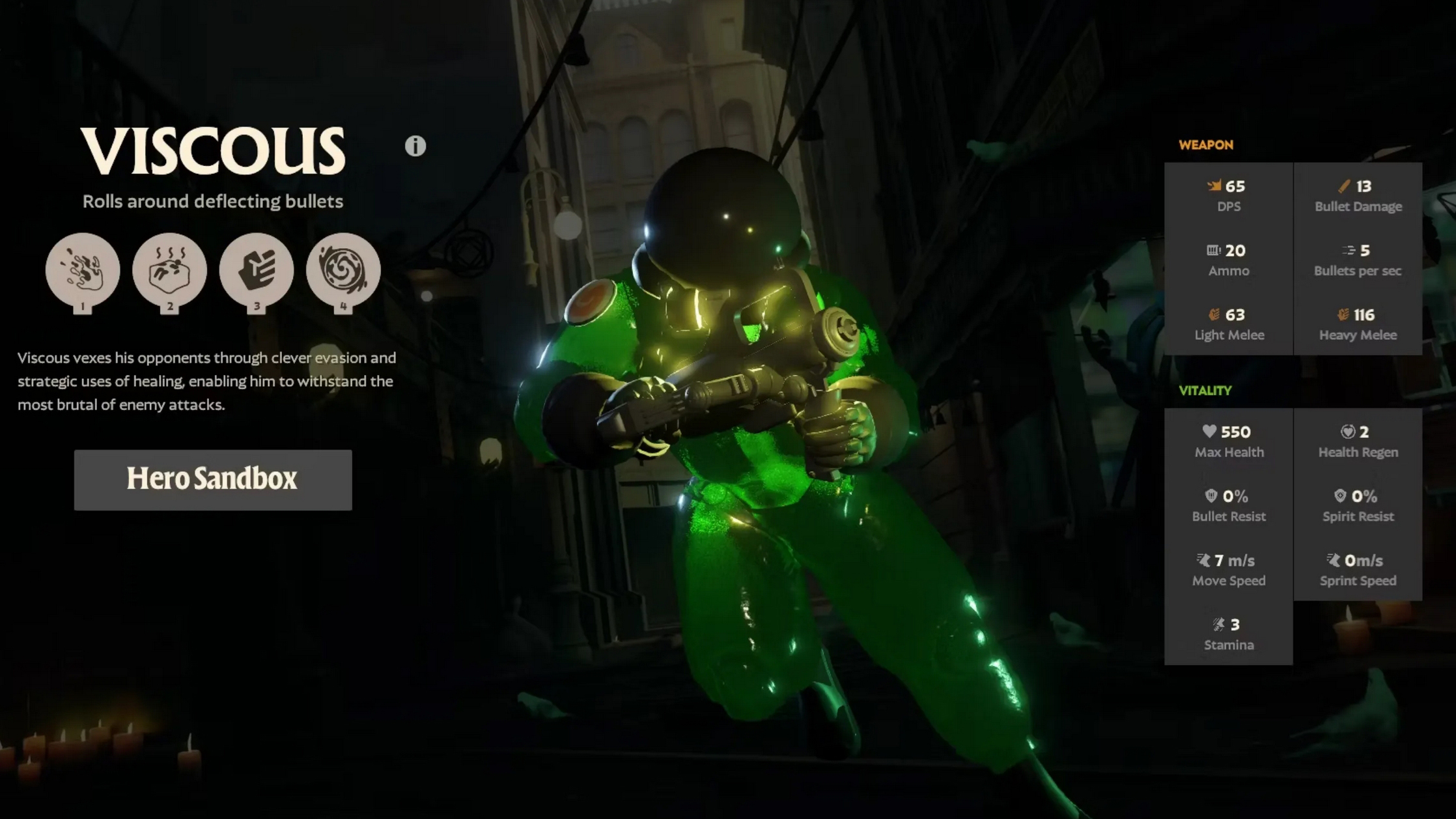Show hero info via the i icon
The image size is (1456, 819).
415,146
